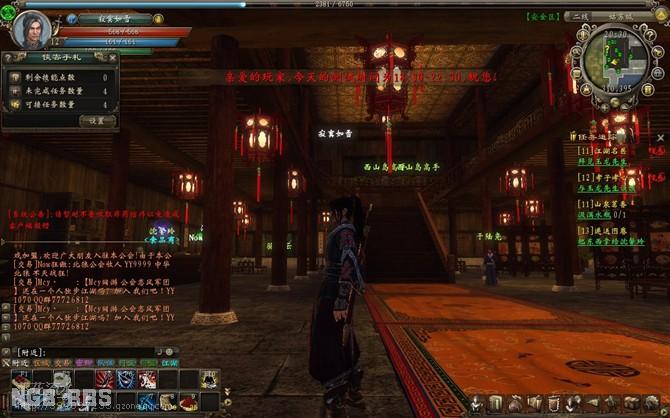Click the chat input field
The height and width of the screenshot is (418, 670).
100,352
